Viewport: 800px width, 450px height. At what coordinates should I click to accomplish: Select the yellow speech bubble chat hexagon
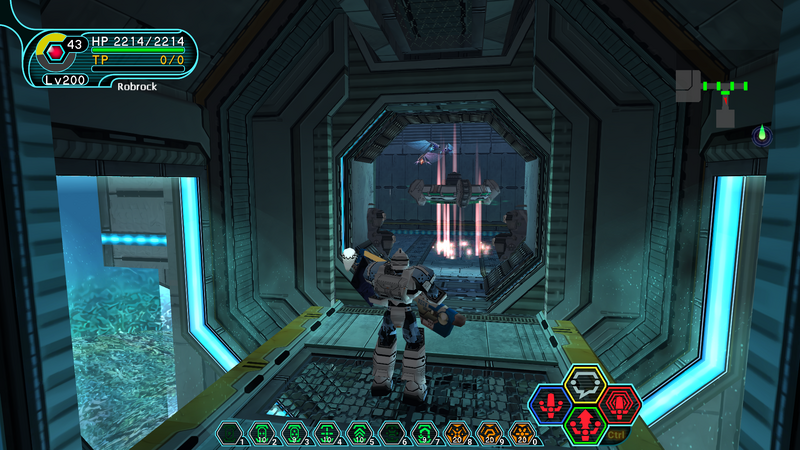point(585,384)
